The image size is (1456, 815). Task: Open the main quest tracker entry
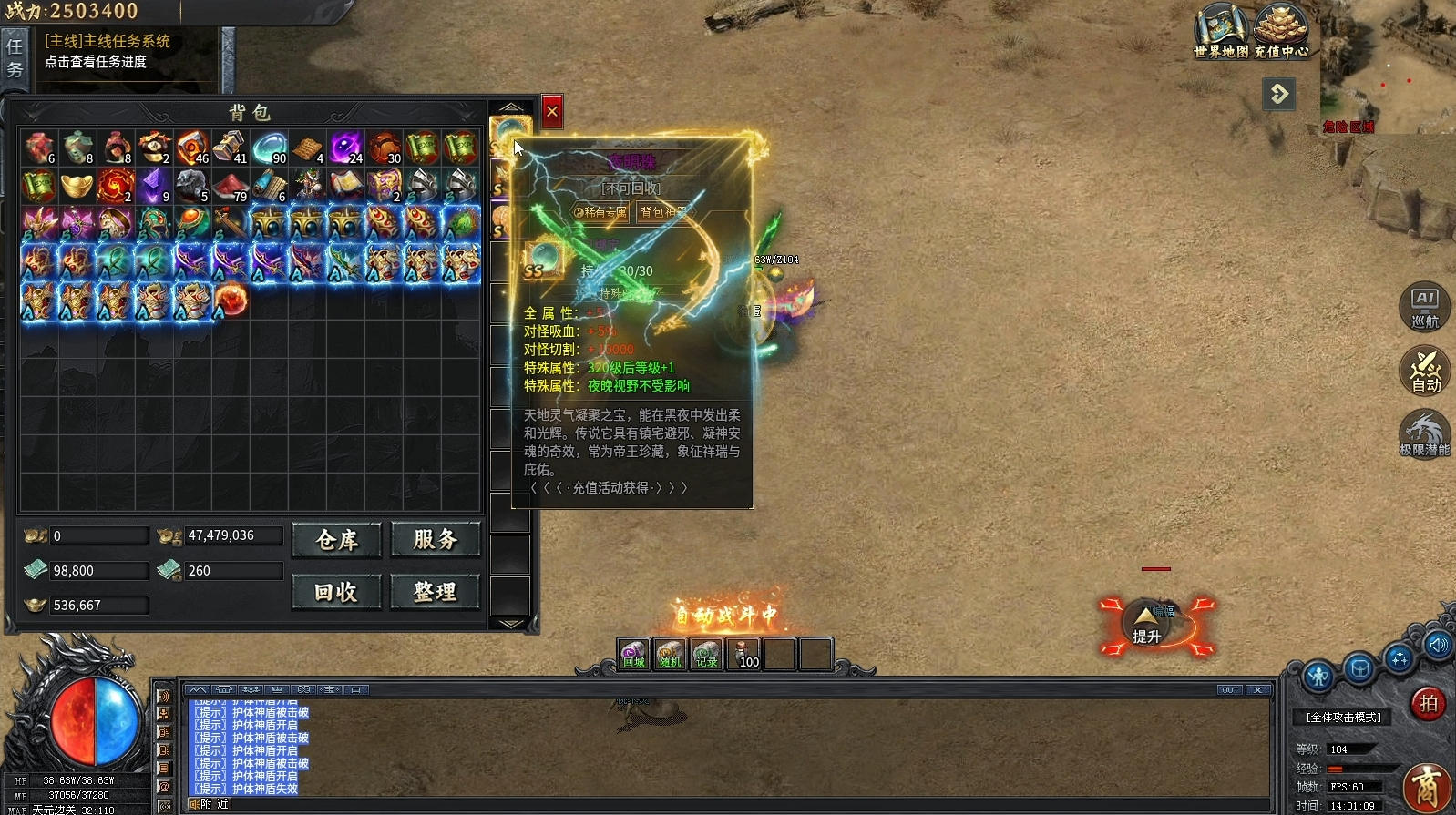(x=108, y=51)
